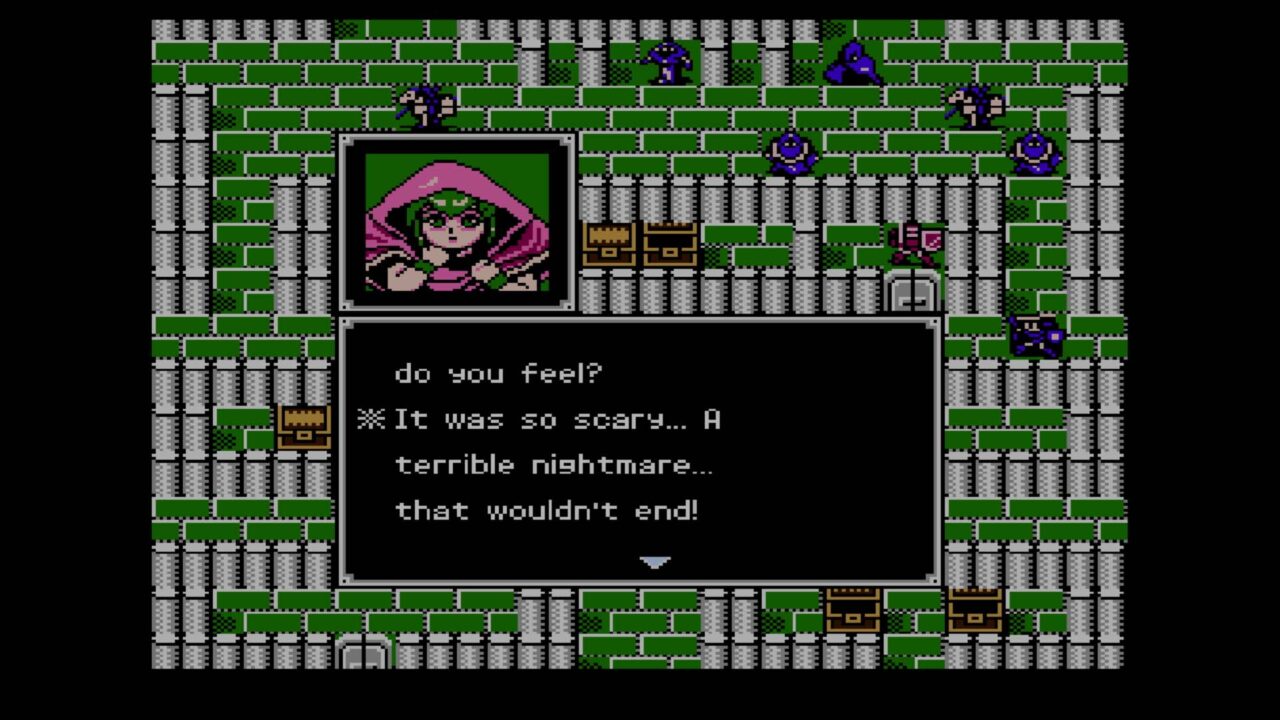The width and height of the screenshot is (1280, 720).
Task: Click the advance-dialogue arrow below the text
Action: point(656,562)
